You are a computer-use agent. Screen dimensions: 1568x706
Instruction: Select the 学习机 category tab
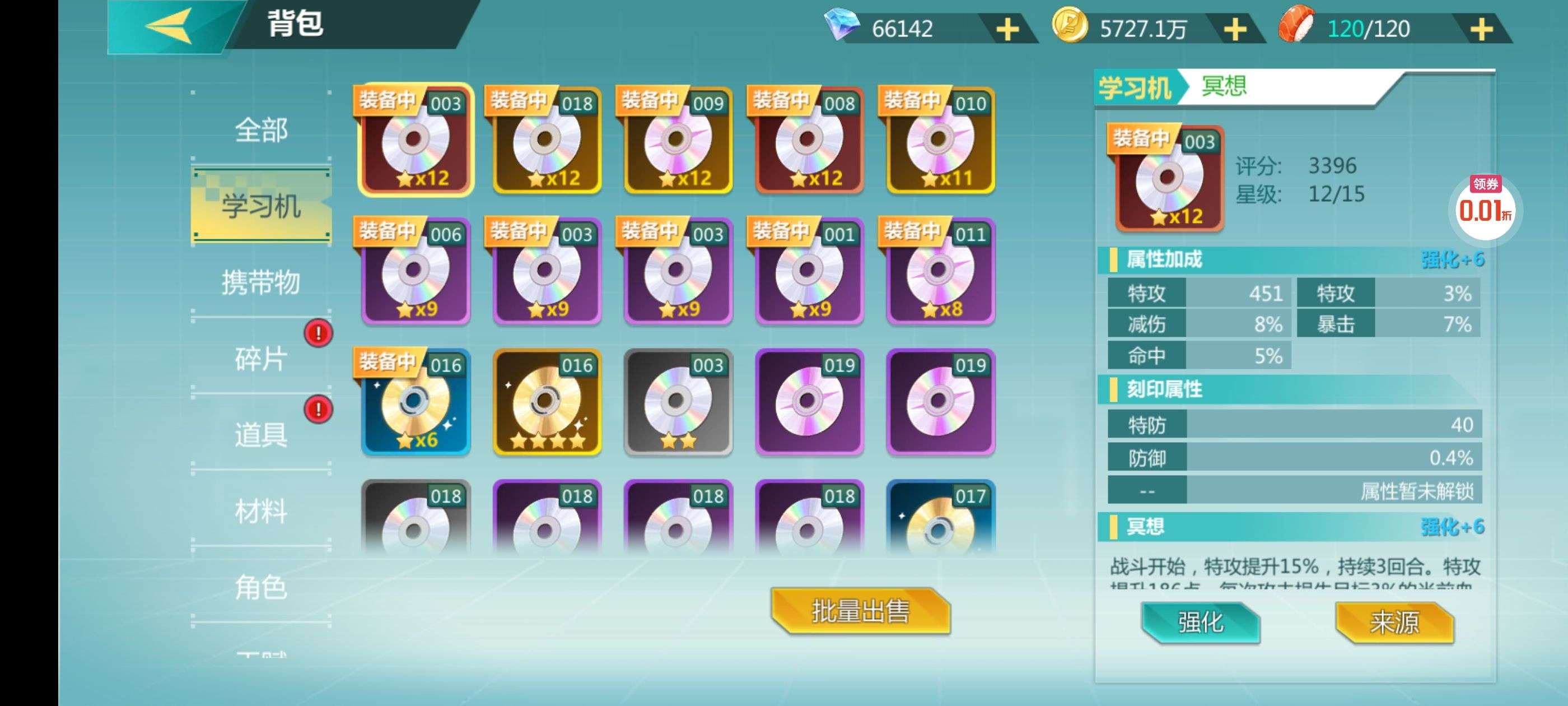[x=261, y=206]
